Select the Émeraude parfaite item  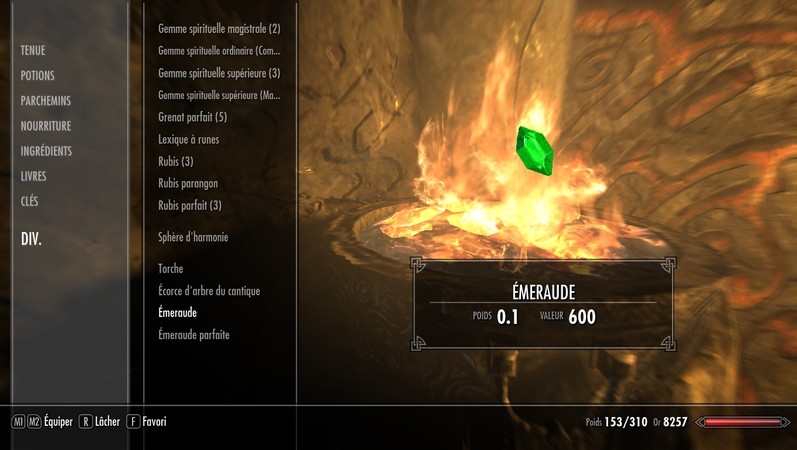194,335
